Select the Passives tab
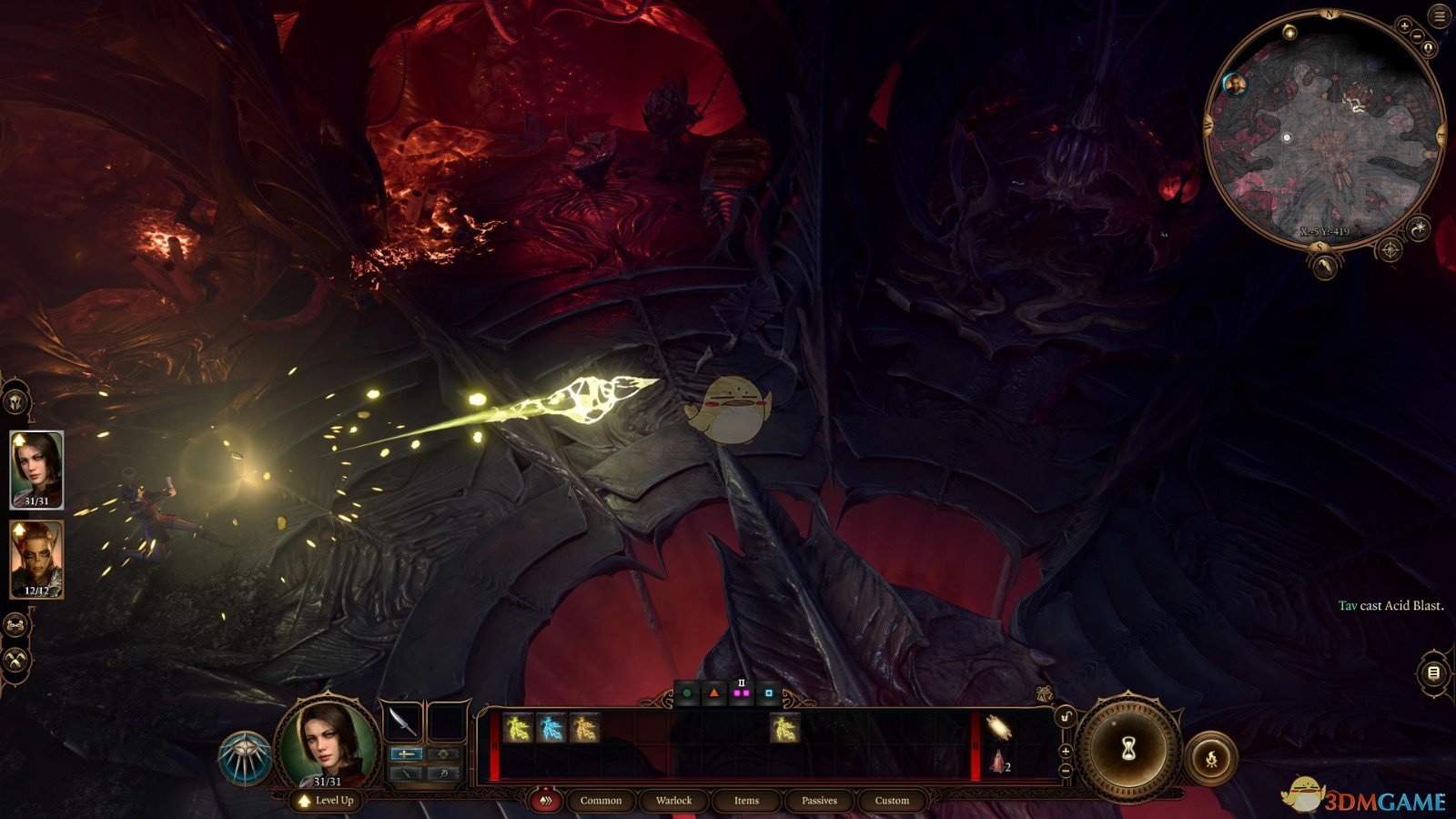Image resolution: width=1456 pixels, height=819 pixels. [x=819, y=801]
